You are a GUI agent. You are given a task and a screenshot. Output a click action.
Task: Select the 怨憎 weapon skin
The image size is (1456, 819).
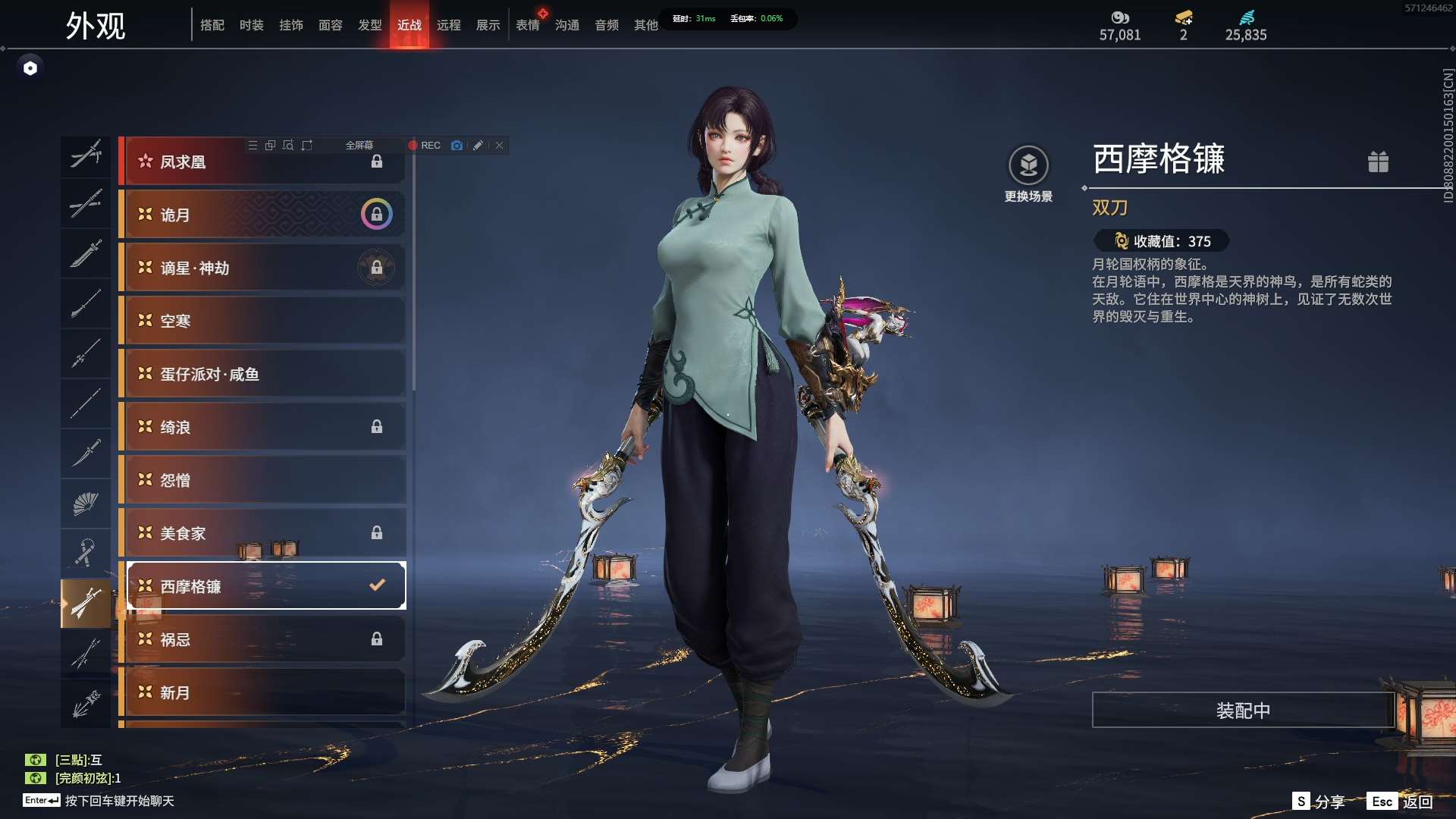point(262,480)
